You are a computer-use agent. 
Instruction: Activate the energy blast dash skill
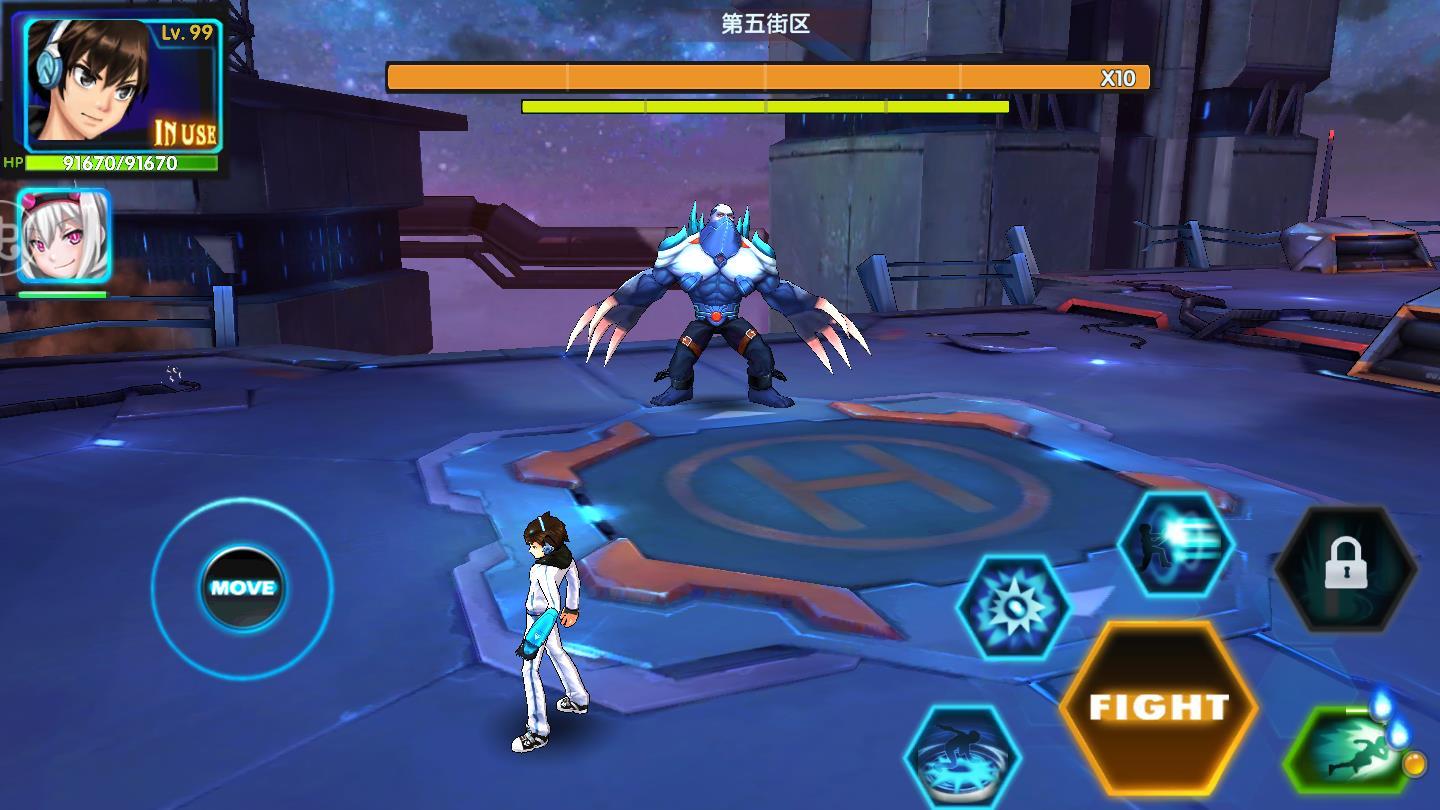[1176, 546]
